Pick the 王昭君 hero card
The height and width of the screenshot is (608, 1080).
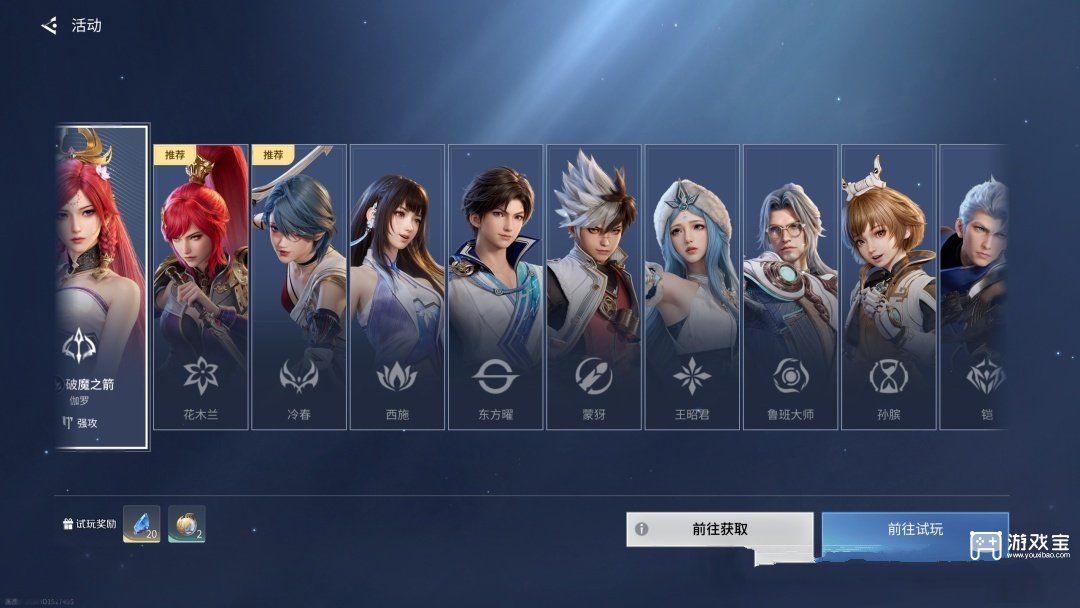[x=692, y=286]
